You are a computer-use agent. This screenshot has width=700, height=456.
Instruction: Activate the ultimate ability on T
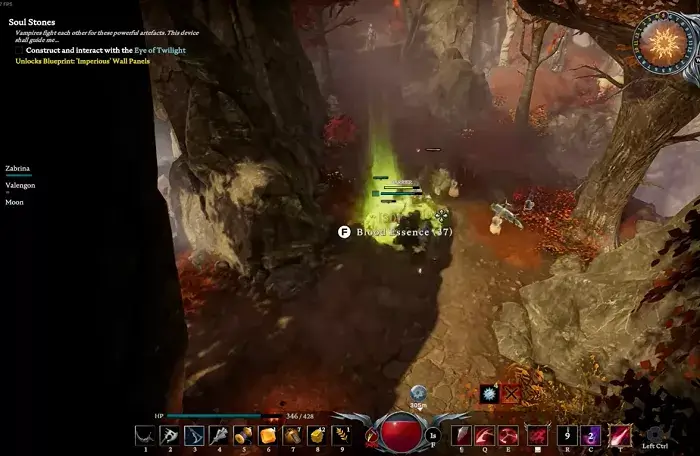pyautogui.click(x=620, y=435)
